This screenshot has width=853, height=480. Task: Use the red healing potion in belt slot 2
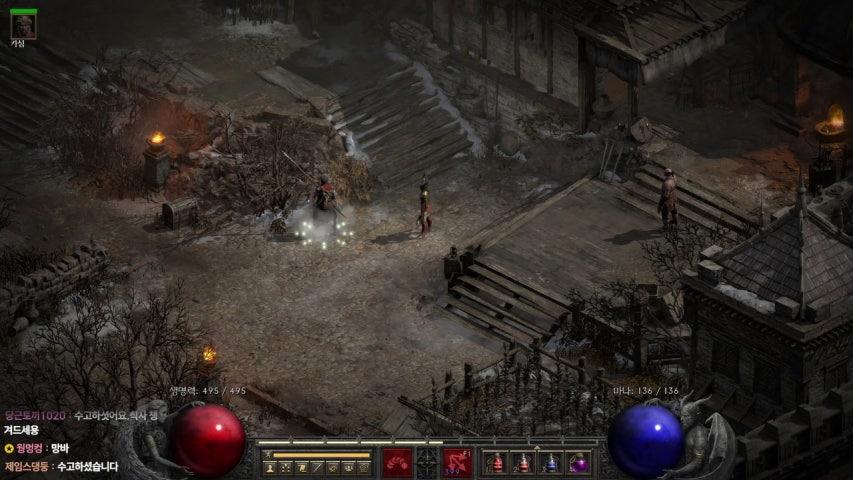coord(523,463)
